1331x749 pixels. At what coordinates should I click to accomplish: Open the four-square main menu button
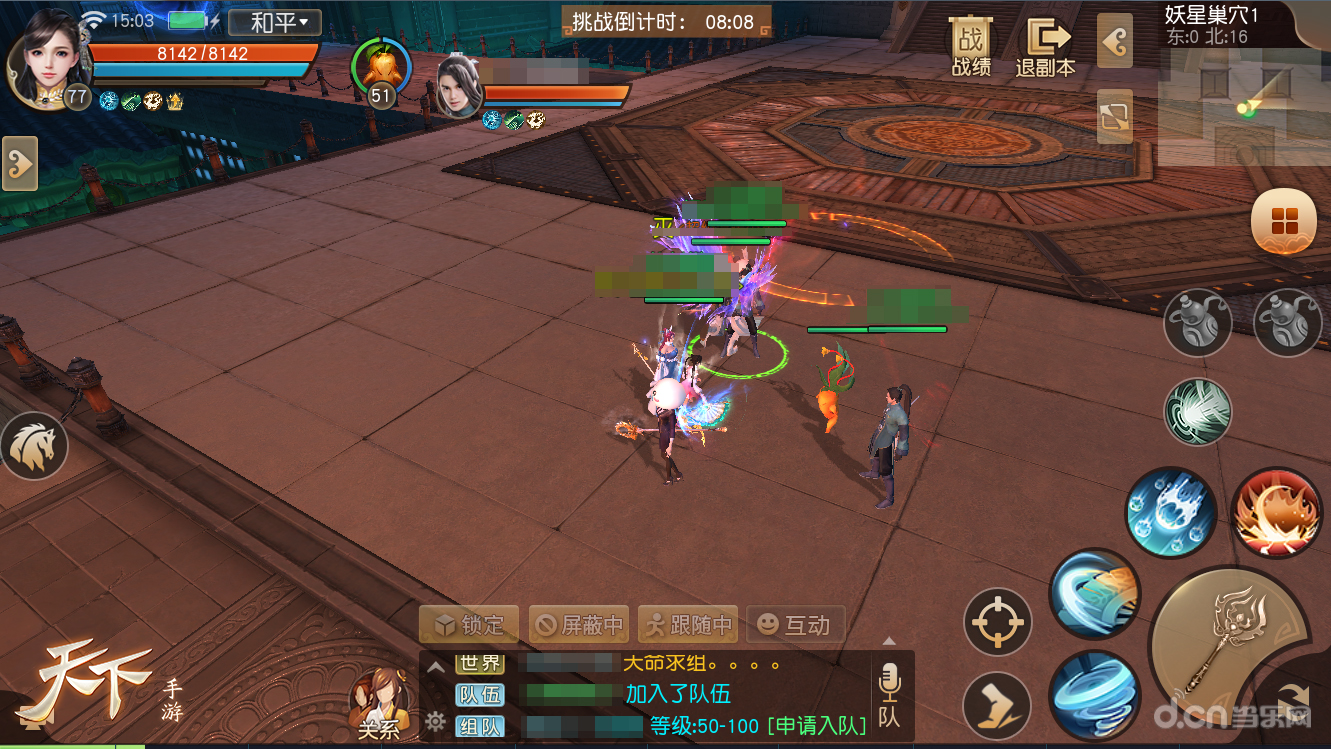(x=1284, y=221)
